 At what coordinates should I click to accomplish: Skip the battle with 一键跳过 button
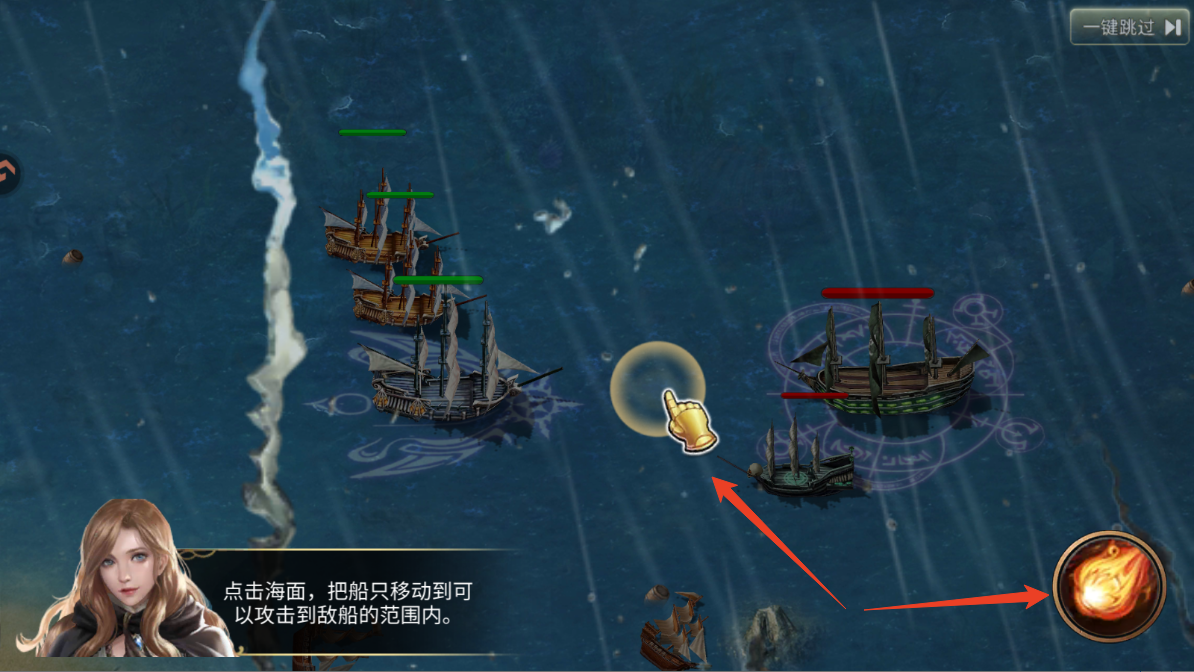click(x=1130, y=27)
